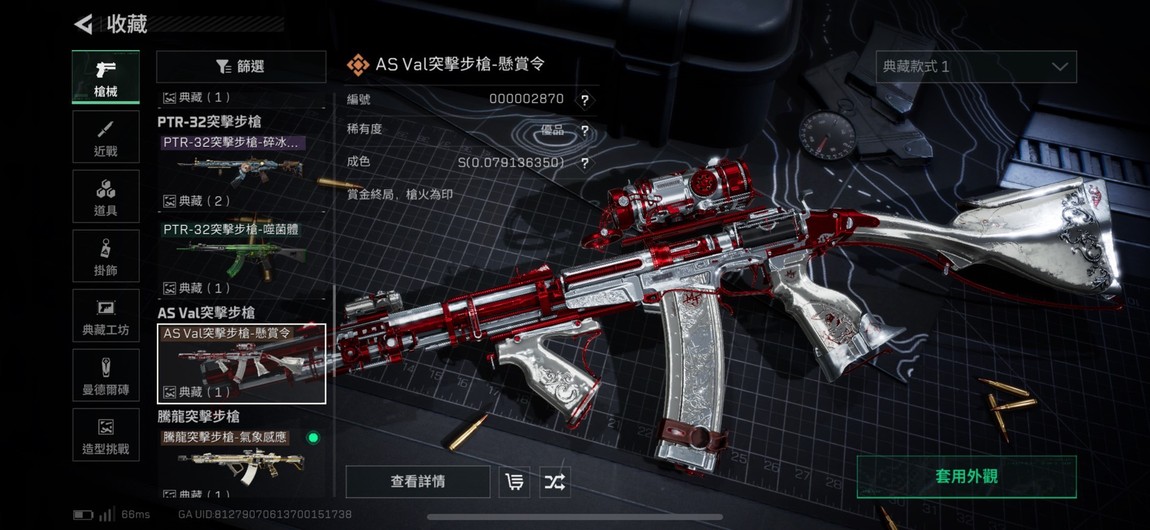Click the 查看詳情 view details button
1150x530 pixels.
pyautogui.click(x=418, y=482)
